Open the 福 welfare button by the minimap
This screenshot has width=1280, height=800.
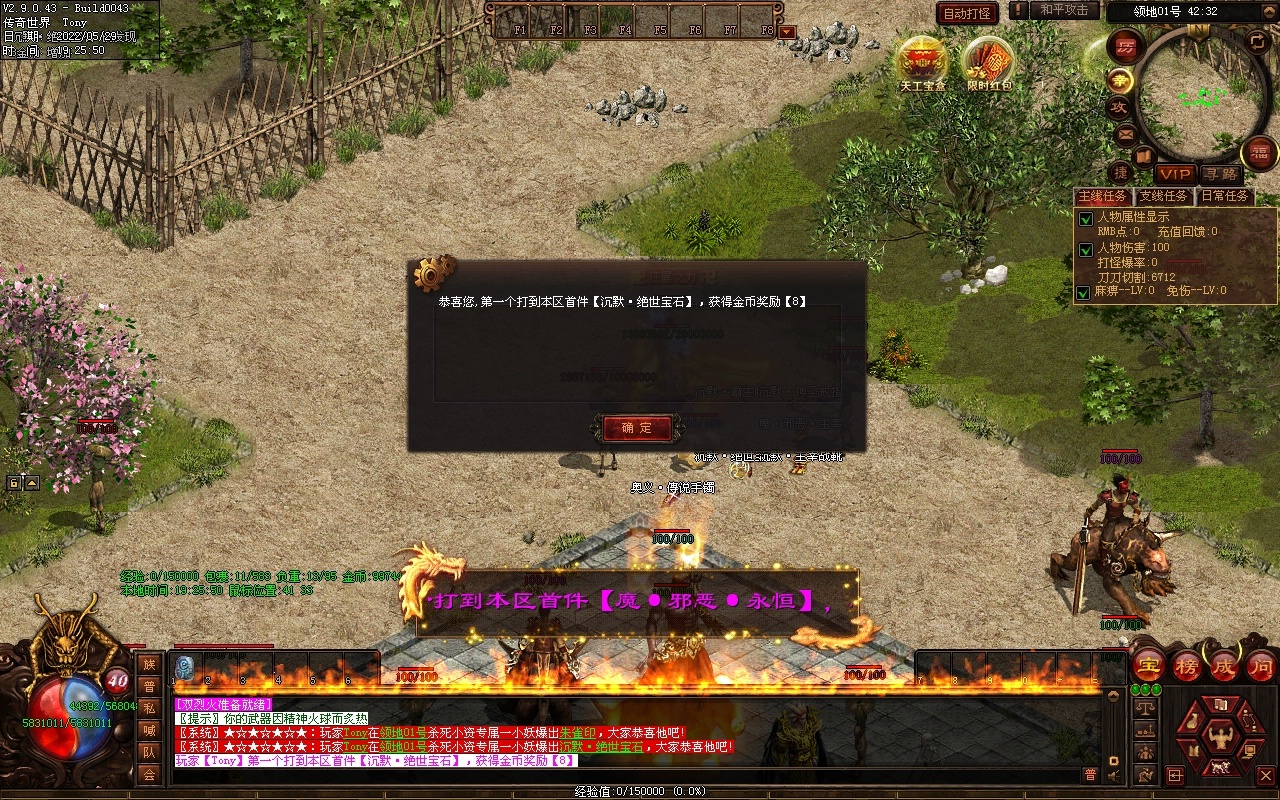pyautogui.click(x=1259, y=153)
